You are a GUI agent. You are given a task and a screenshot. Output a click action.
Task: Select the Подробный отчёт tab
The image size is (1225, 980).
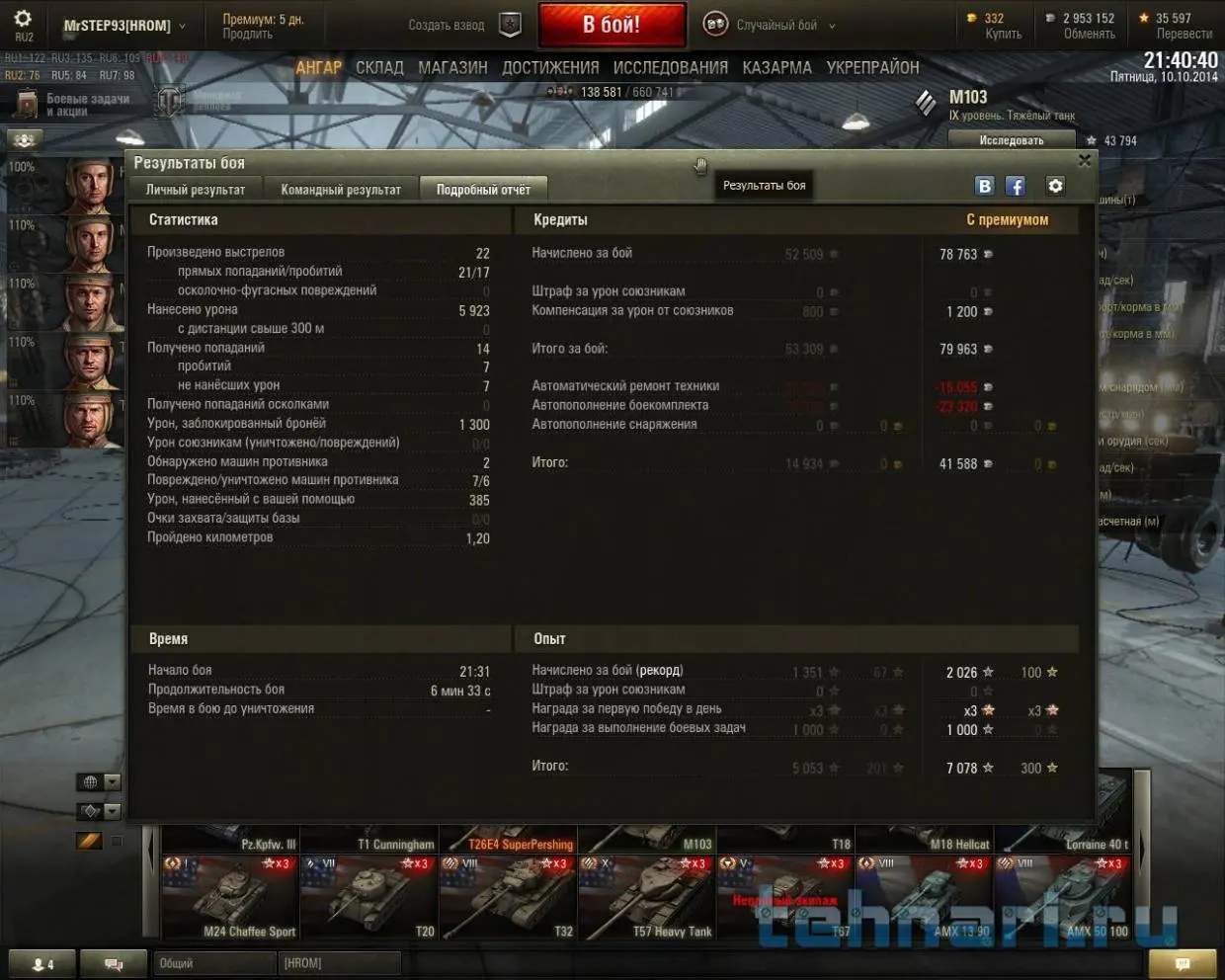pos(483,190)
